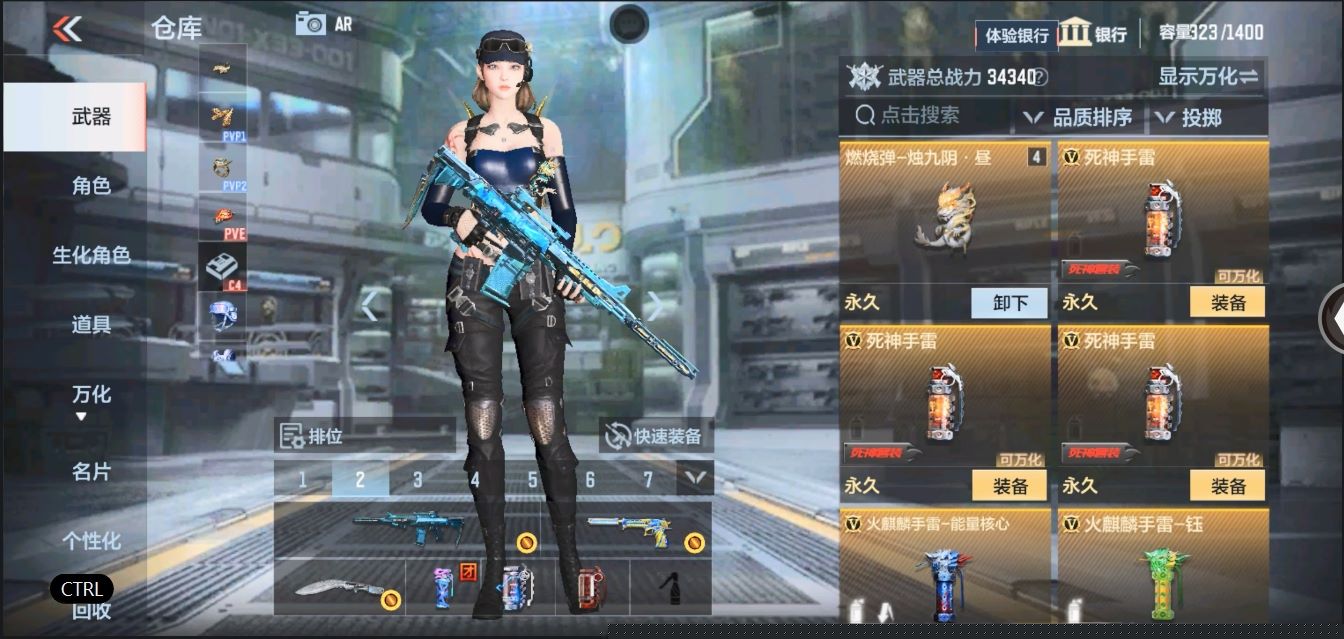Viewport: 1344px width, 639px height.
Task: Unequip 燃烧弹 with the 卸下 button
Action: point(1009,302)
